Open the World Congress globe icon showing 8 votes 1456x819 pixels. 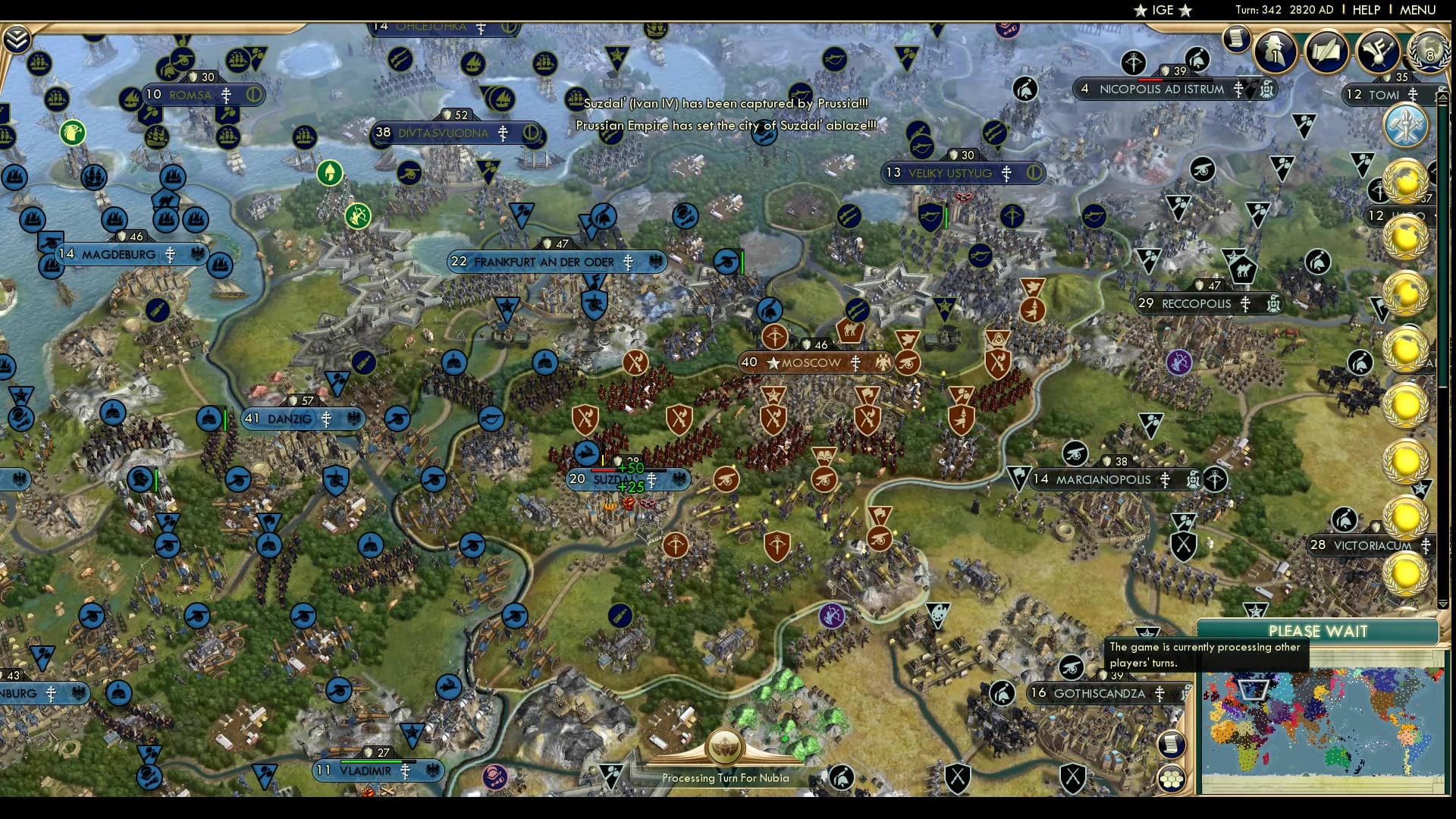[x=1428, y=53]
